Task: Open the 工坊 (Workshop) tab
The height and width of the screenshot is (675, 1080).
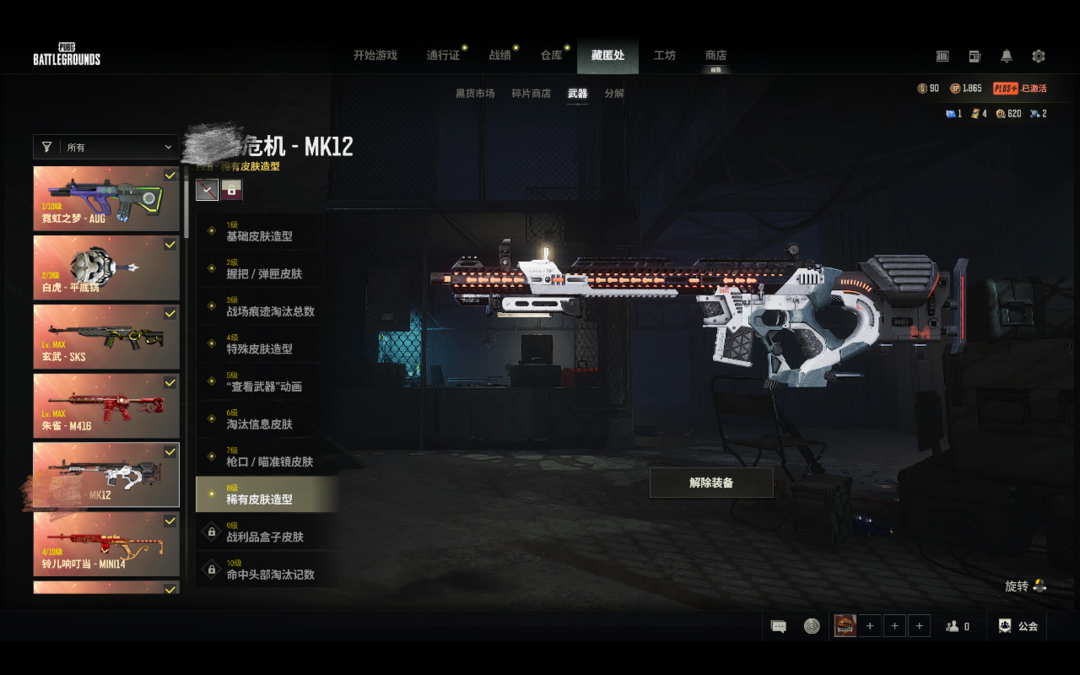Action: pos(664,55)
